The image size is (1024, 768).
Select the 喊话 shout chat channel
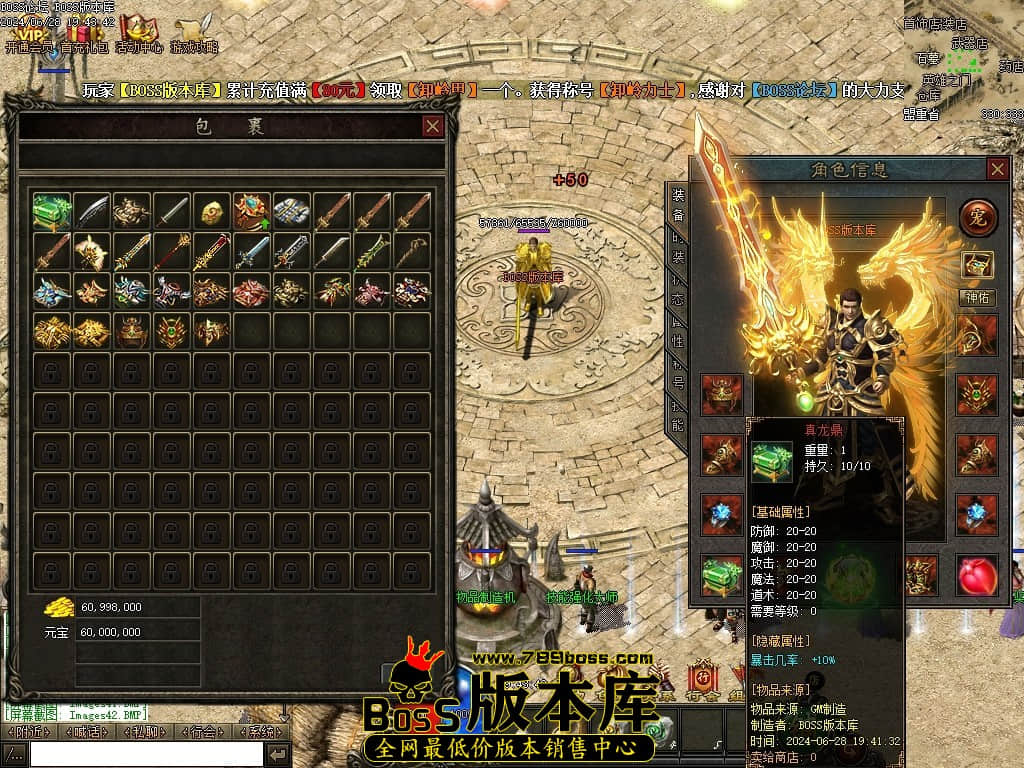click(85, 732)
